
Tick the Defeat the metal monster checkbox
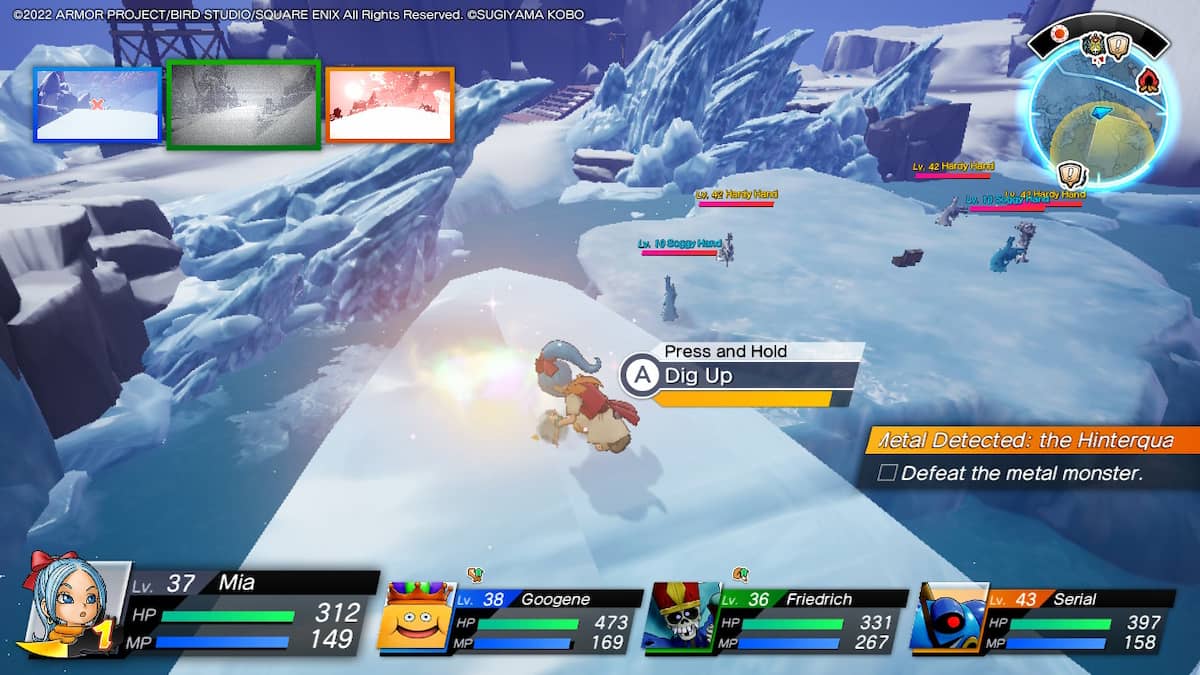click(x=886, y=473)
